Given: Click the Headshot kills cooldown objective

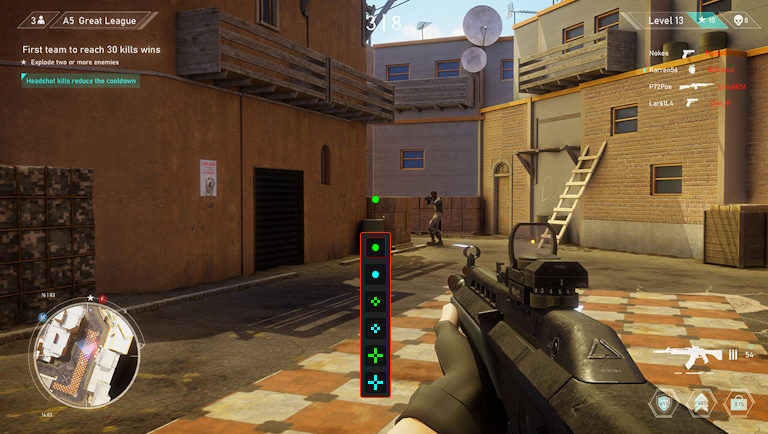Looking at the screenshot, I should click(x=81, y=81).
